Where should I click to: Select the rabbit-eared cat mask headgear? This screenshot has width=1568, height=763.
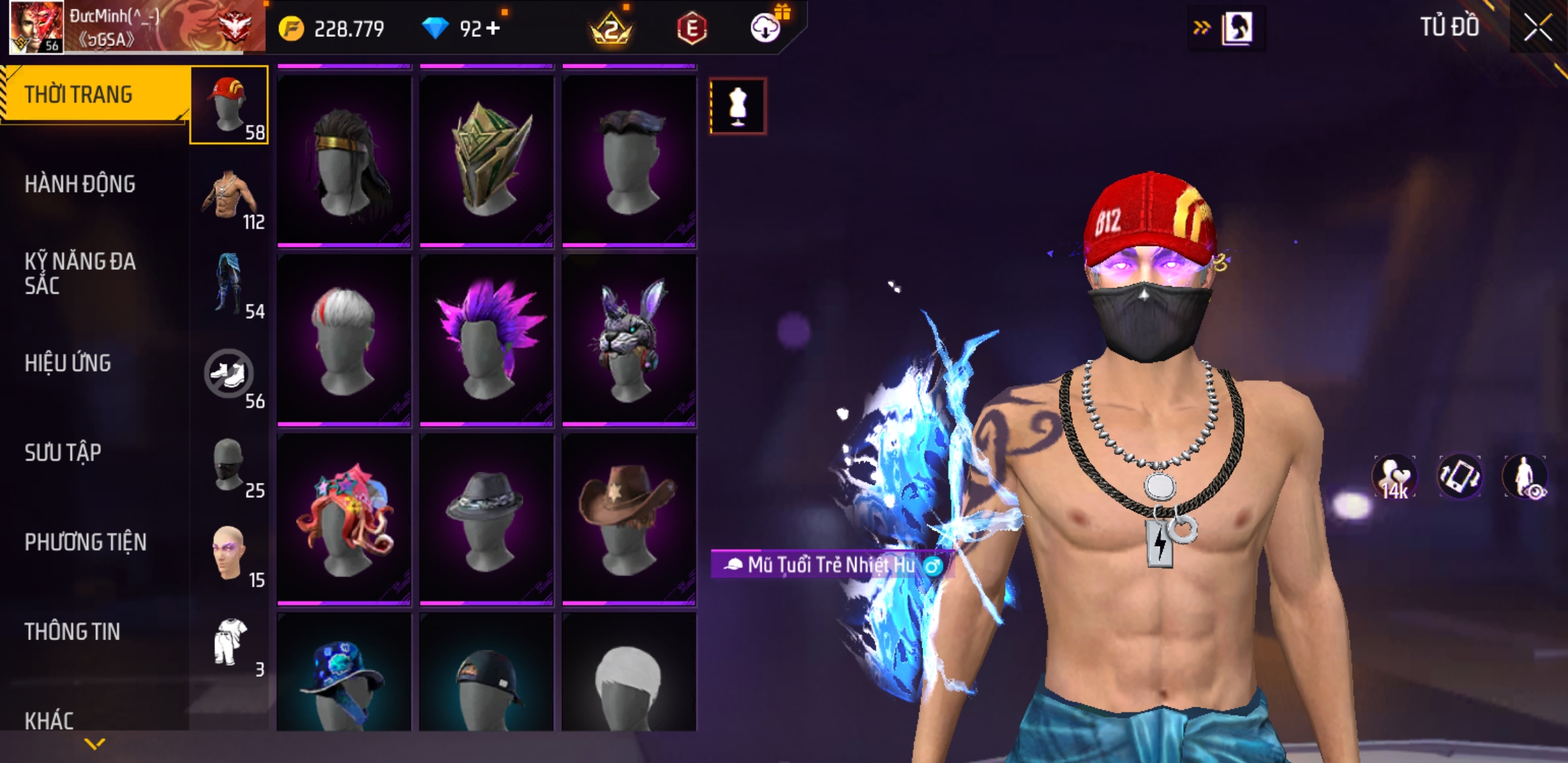(x=629, y=340)
